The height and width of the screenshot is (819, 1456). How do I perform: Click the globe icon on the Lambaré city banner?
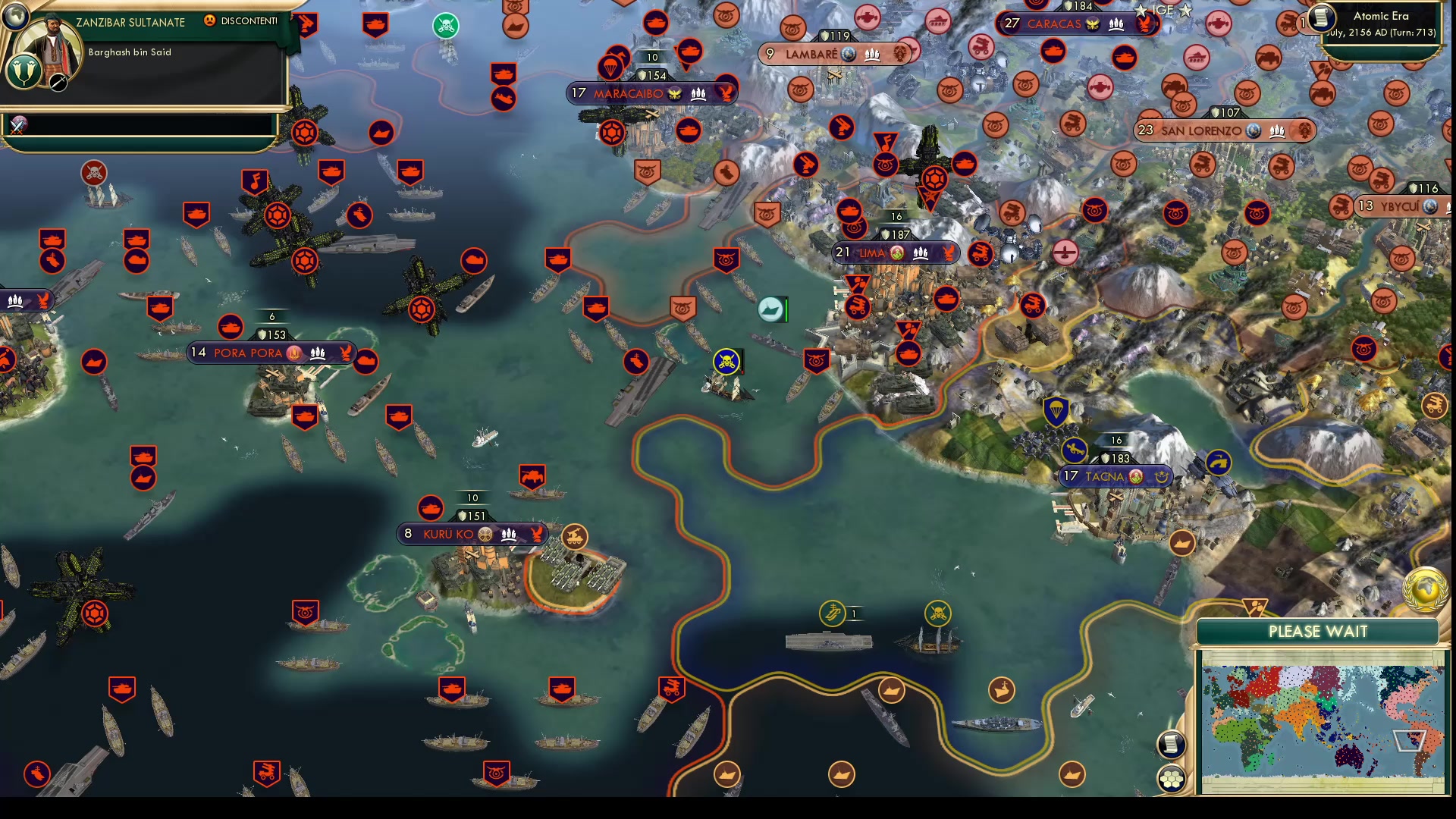click(x=848, y=54)
